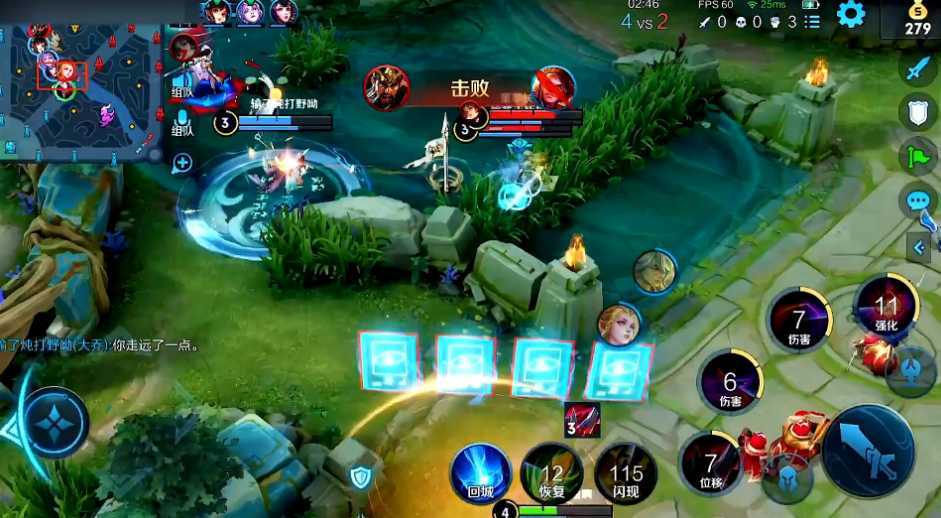The image size is (941, 518).
Task: Cast the 位移 dash skill
Action: pyautogui.click(x=710, y=463)
